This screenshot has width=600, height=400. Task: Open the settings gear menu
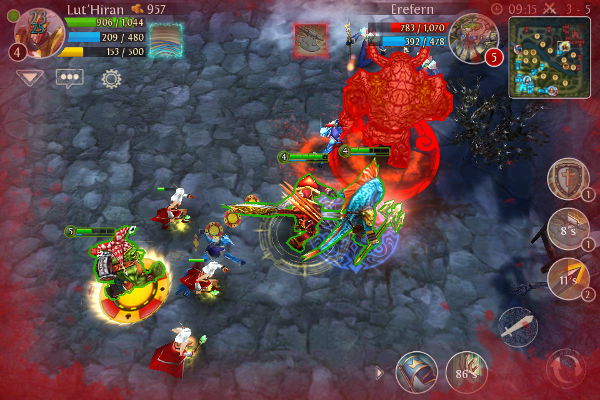[x=111, y=78]
